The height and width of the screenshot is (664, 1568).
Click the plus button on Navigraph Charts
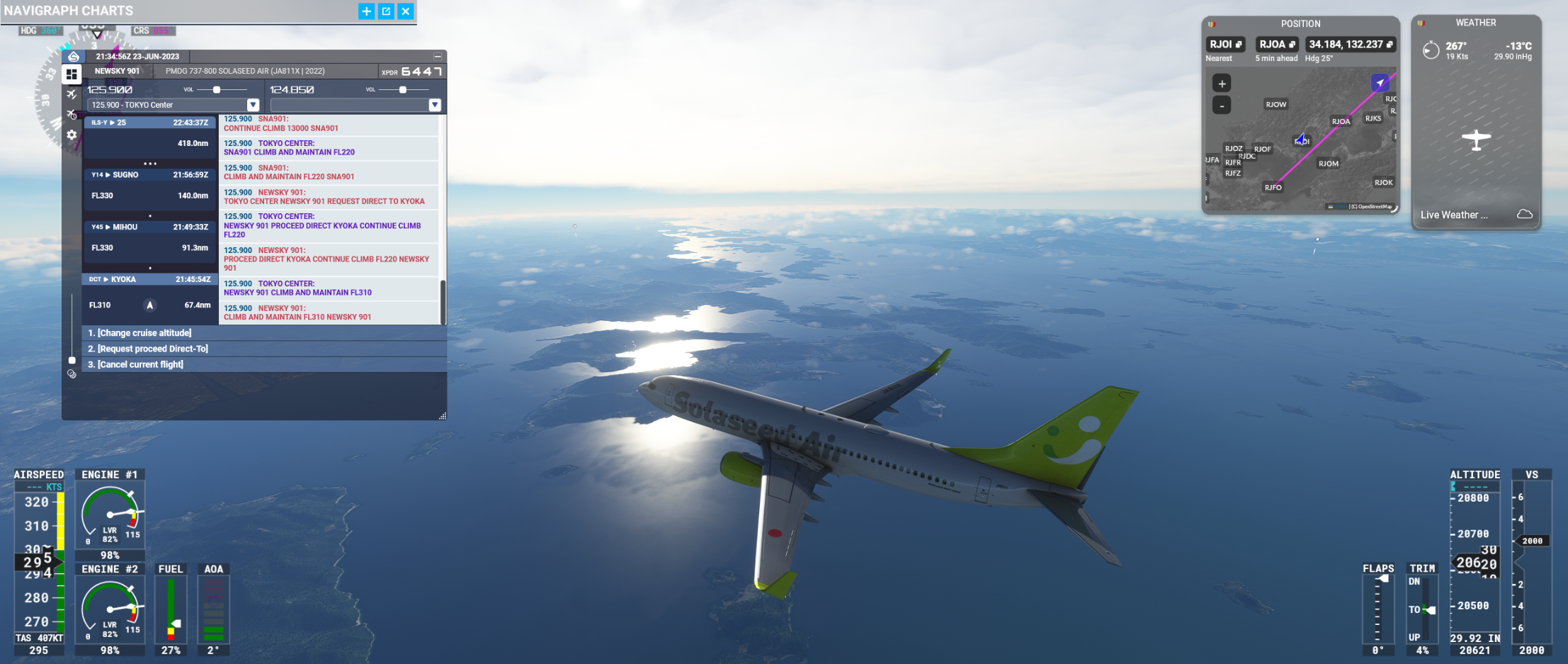(366, 11)
